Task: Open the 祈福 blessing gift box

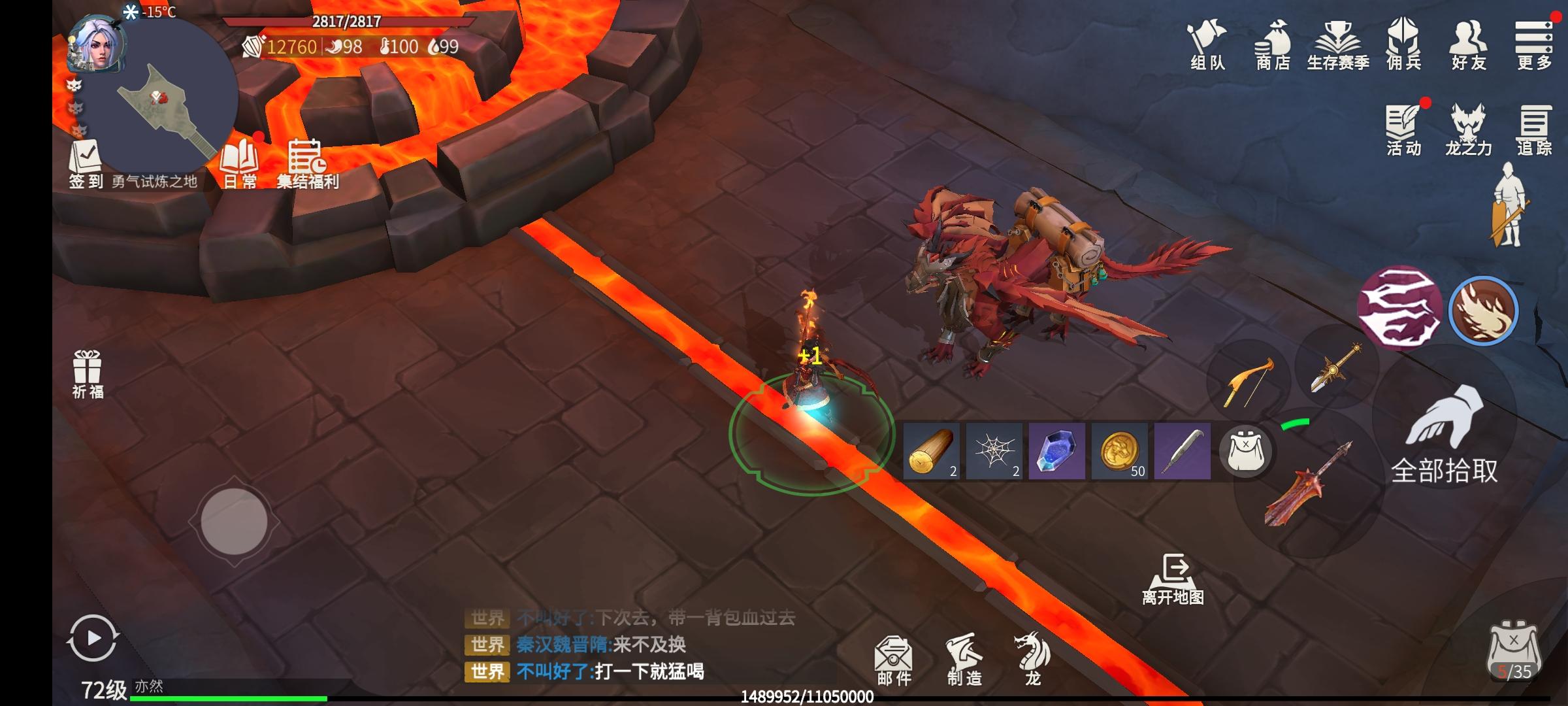Action: coord(88,374)
